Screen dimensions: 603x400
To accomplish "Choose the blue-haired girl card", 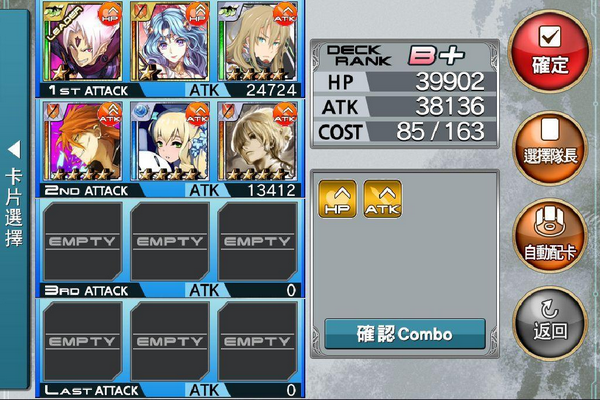I will coord(169,41).
